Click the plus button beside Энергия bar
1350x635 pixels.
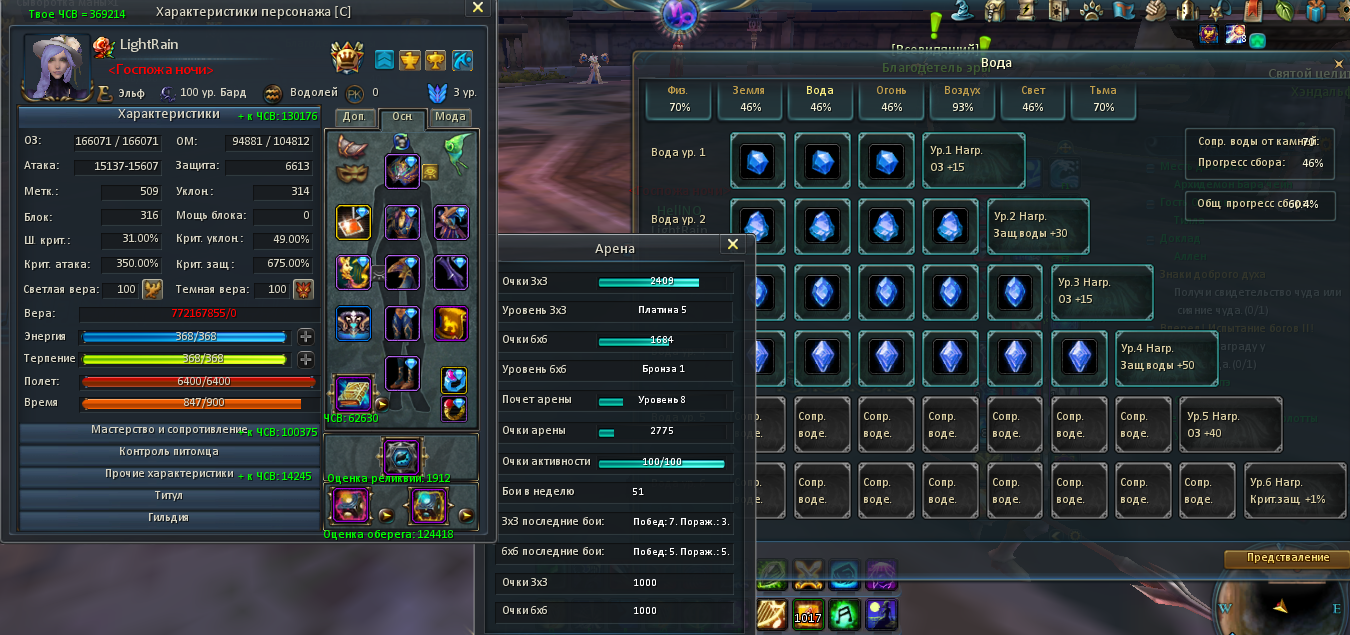pos(306,337)
